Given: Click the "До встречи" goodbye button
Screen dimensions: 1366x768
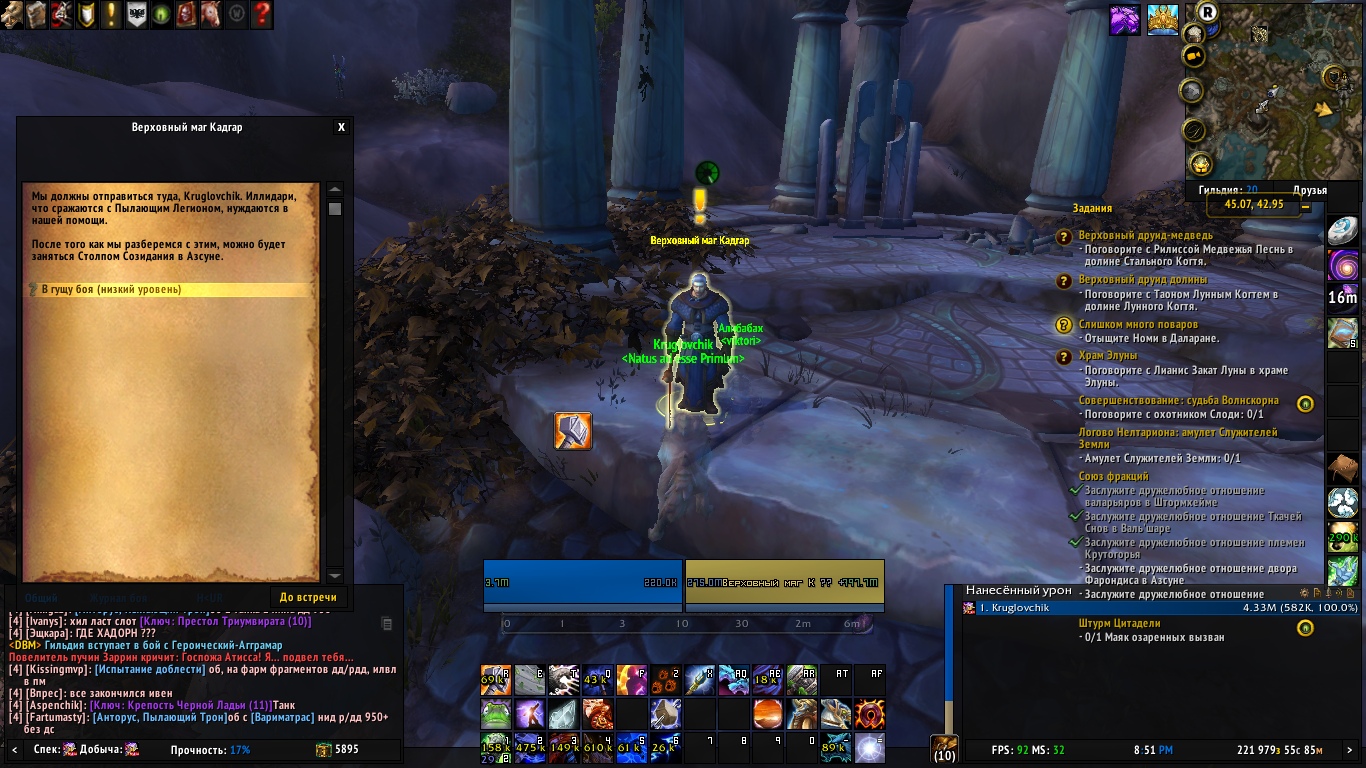Looking at the screenshot, I should (x=308, y=598).
